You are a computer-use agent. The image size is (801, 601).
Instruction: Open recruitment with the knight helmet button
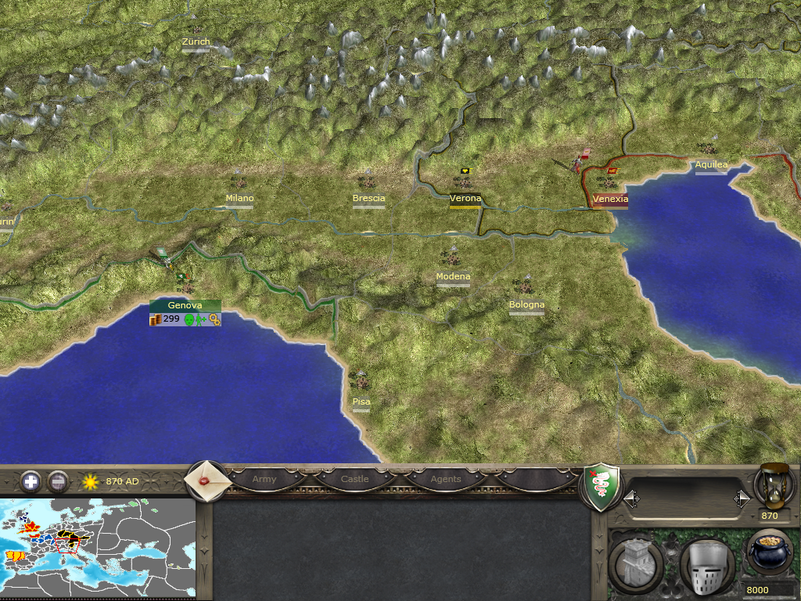point(705,566)
